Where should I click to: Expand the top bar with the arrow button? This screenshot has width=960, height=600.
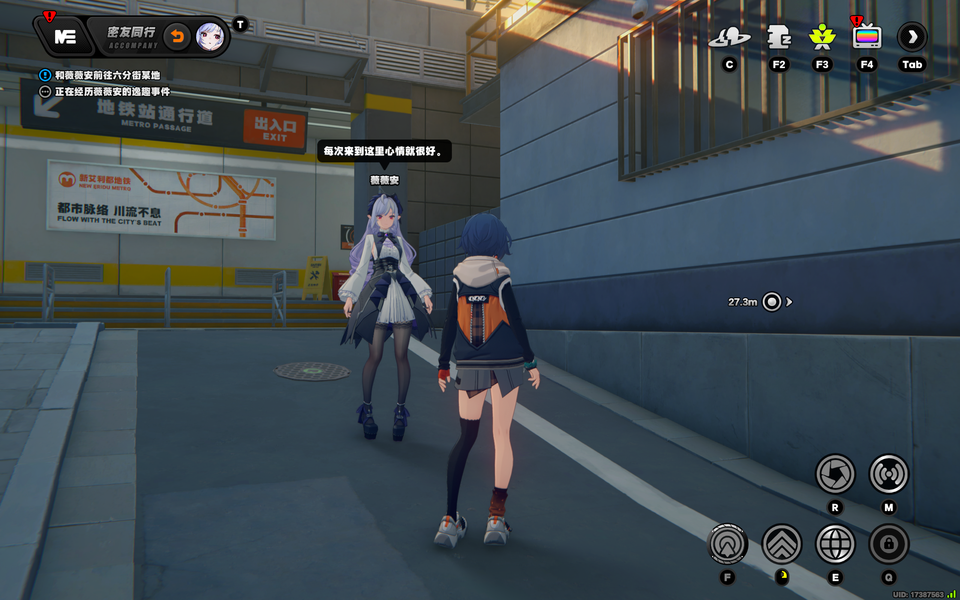pos(912,38)
